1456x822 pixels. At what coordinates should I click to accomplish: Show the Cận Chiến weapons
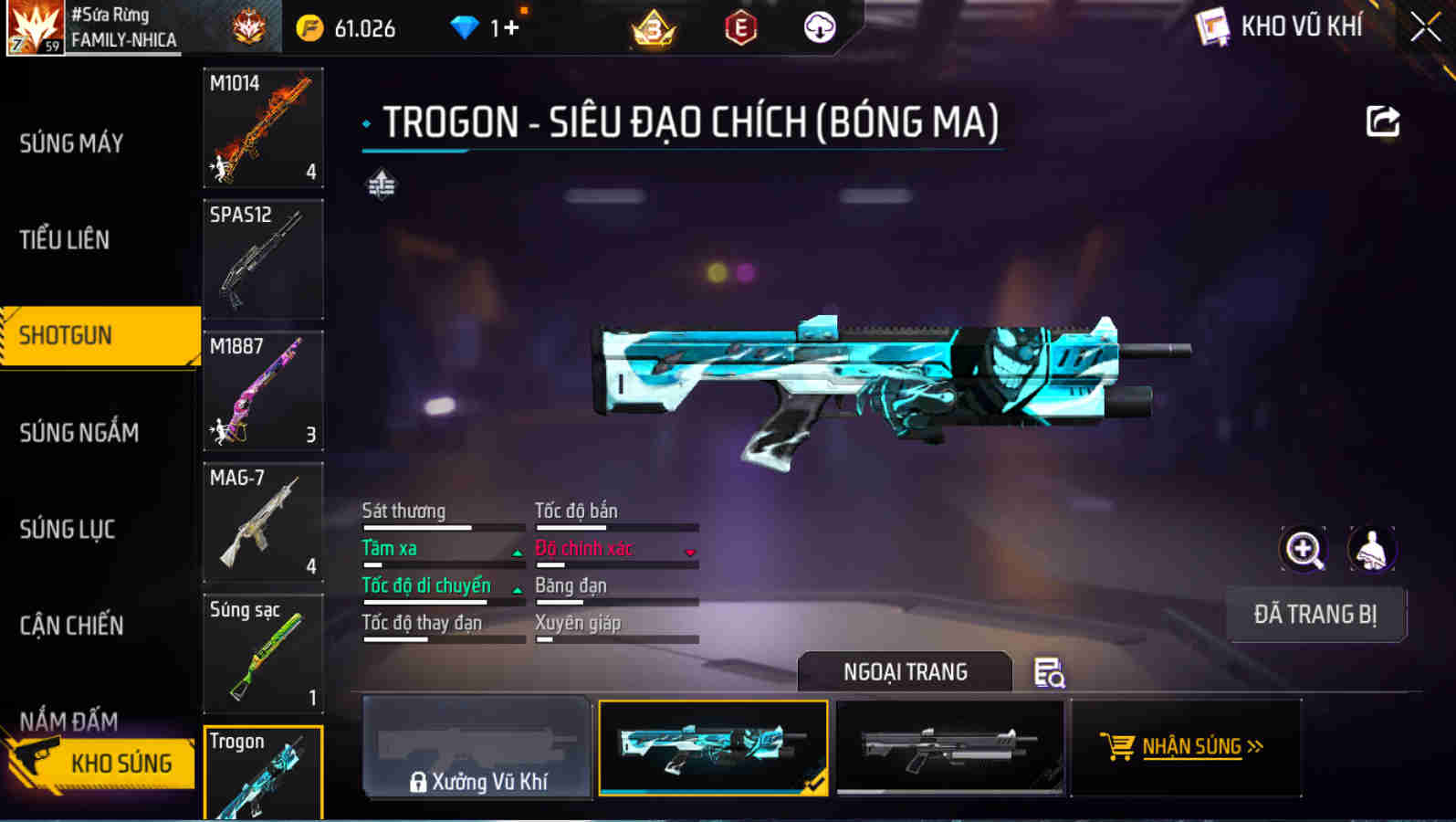[71, 626]
